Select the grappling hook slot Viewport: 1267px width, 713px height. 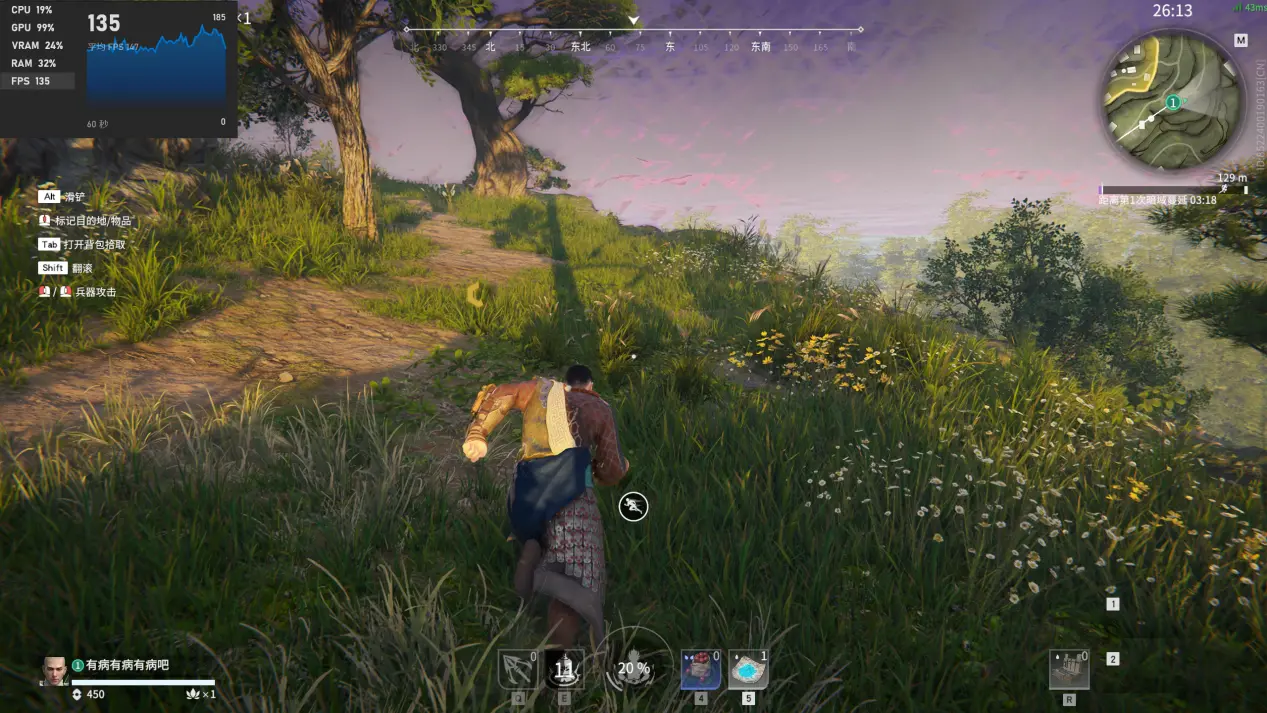pos(517,669)
